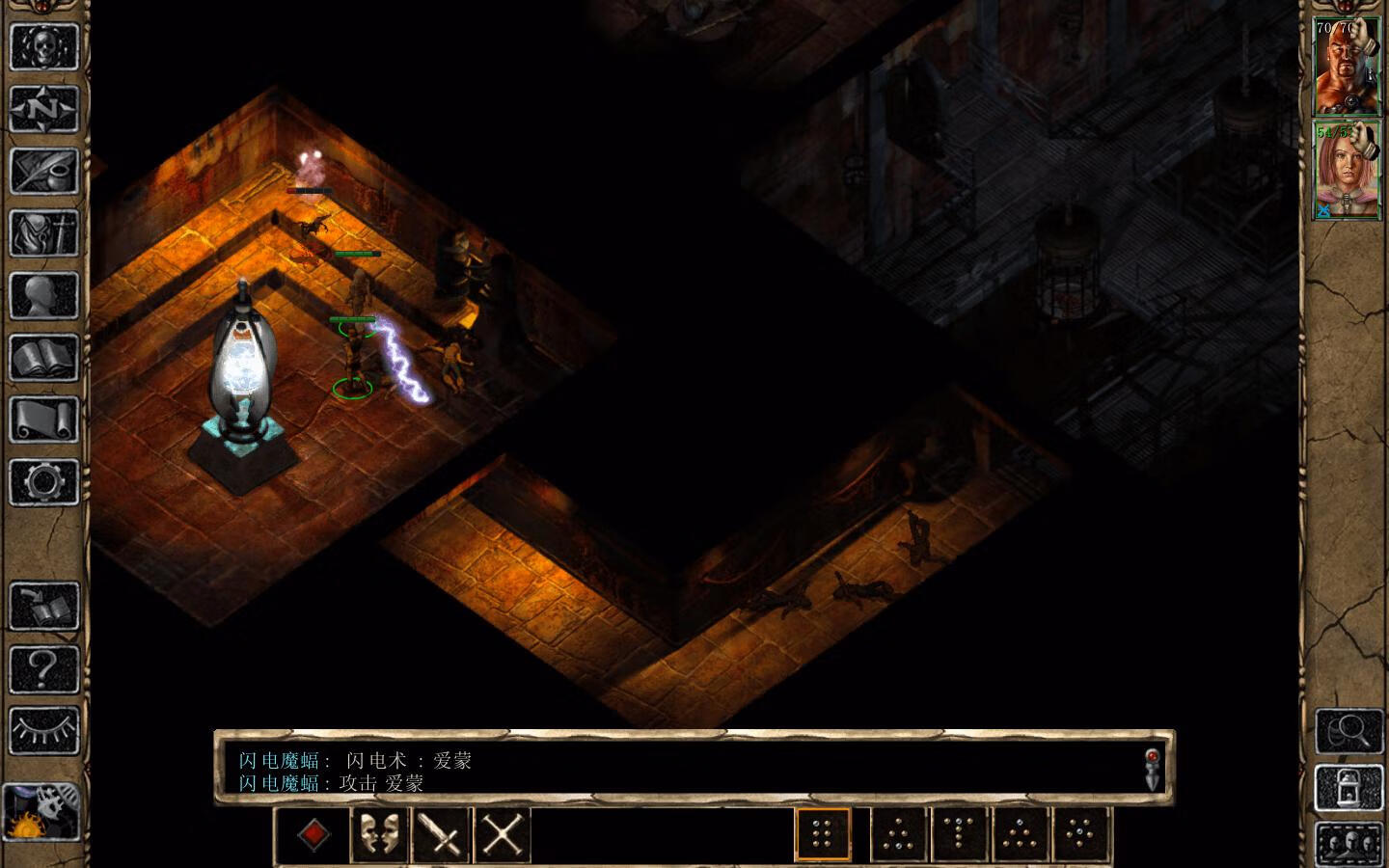Click the magnifying glass zoom button
1389x868 pixels.
pyautogui.click(x=1348, y=731)
